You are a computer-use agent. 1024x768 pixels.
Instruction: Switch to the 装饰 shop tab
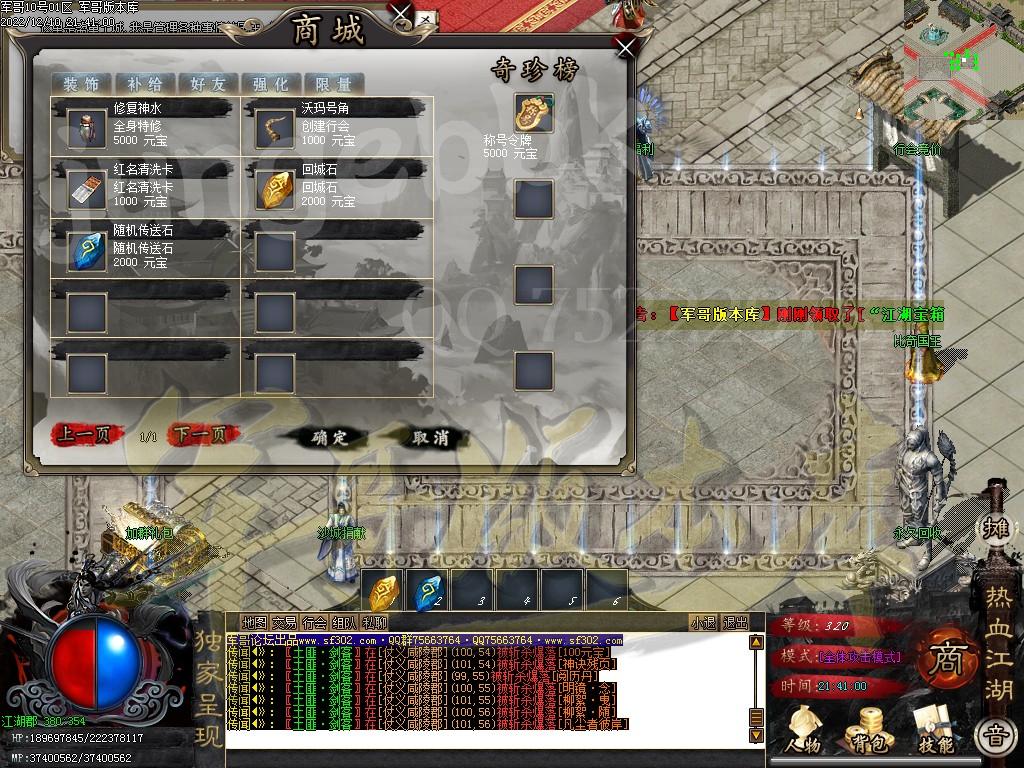tap(81, 84)
